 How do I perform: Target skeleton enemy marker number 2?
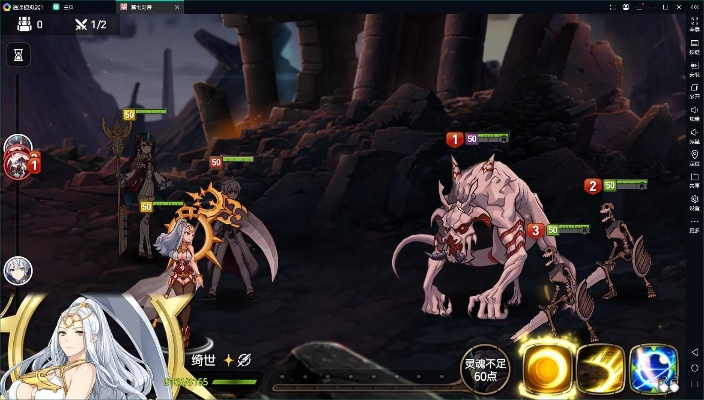(592, 185)
